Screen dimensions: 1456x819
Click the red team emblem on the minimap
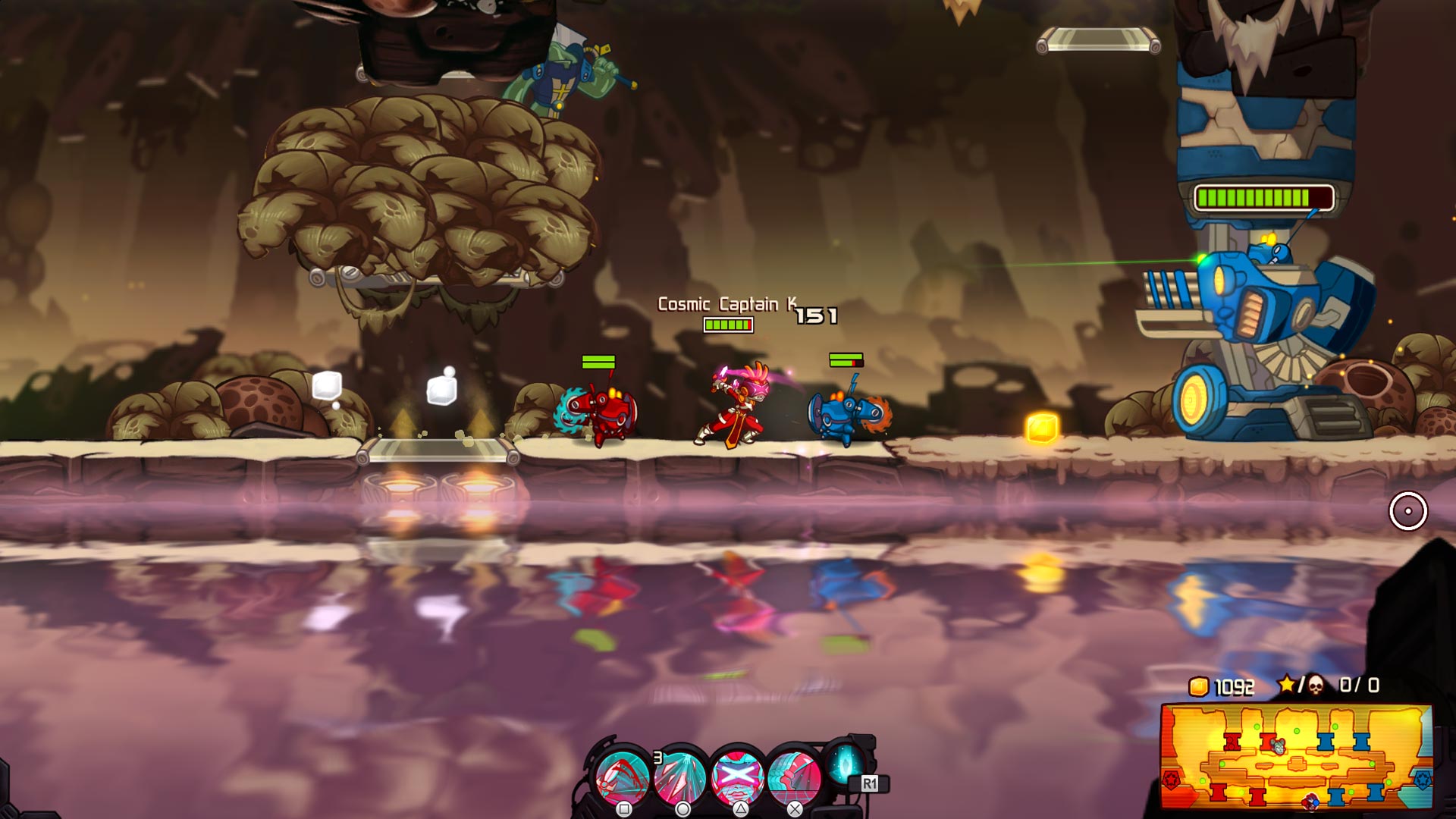click(1172, 781)
